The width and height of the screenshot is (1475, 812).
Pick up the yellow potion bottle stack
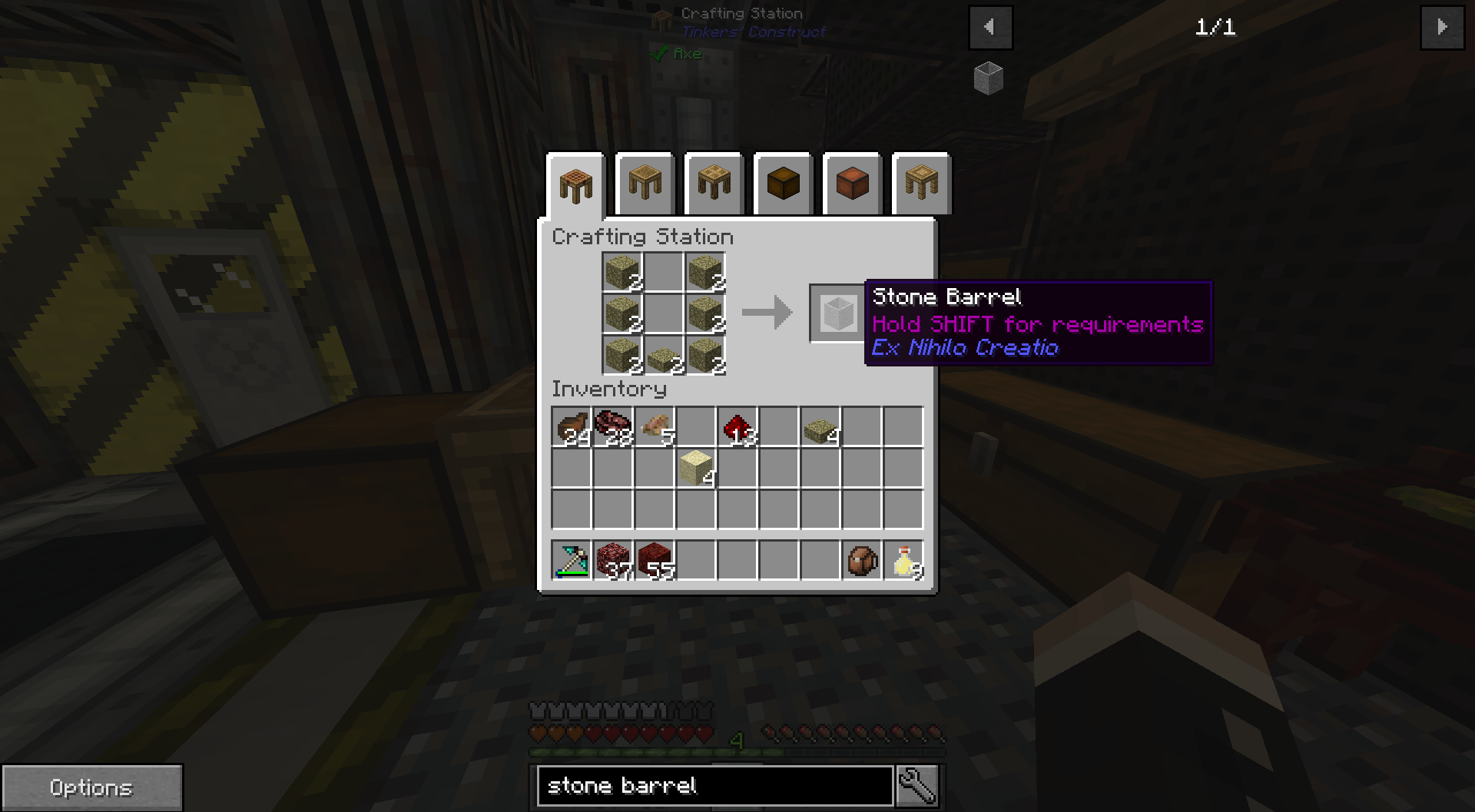[903, 561]
